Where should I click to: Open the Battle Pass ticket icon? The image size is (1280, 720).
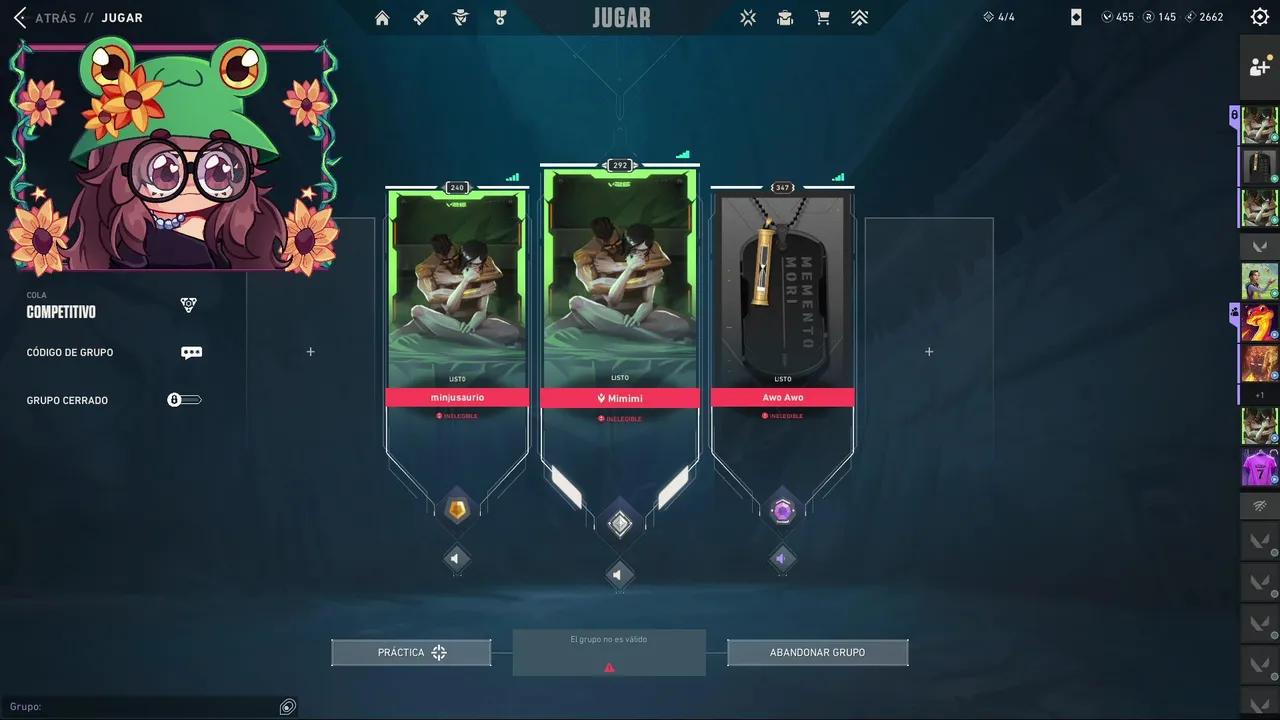(421, 17)
